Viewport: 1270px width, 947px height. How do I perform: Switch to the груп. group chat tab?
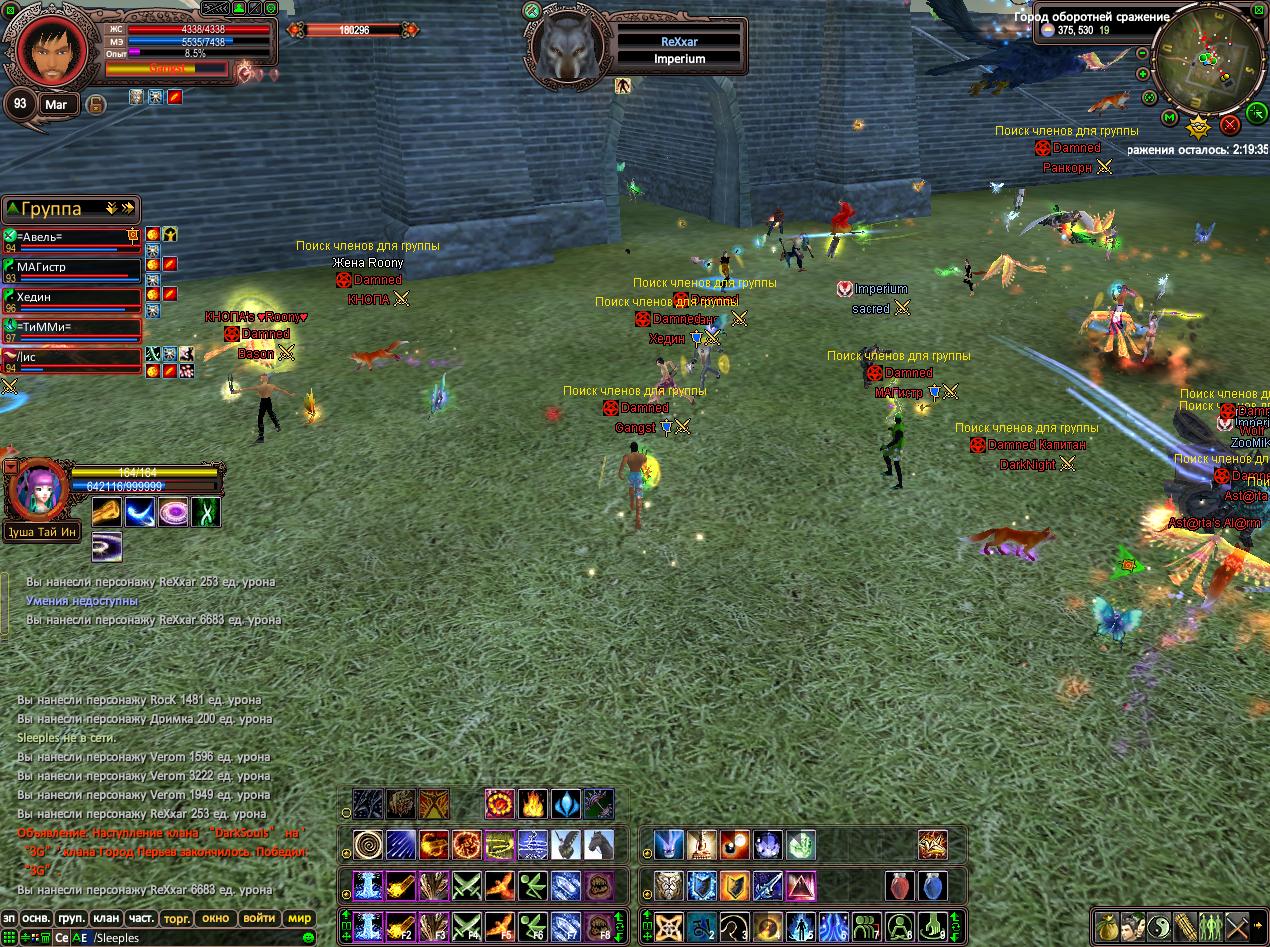[71, 917]
